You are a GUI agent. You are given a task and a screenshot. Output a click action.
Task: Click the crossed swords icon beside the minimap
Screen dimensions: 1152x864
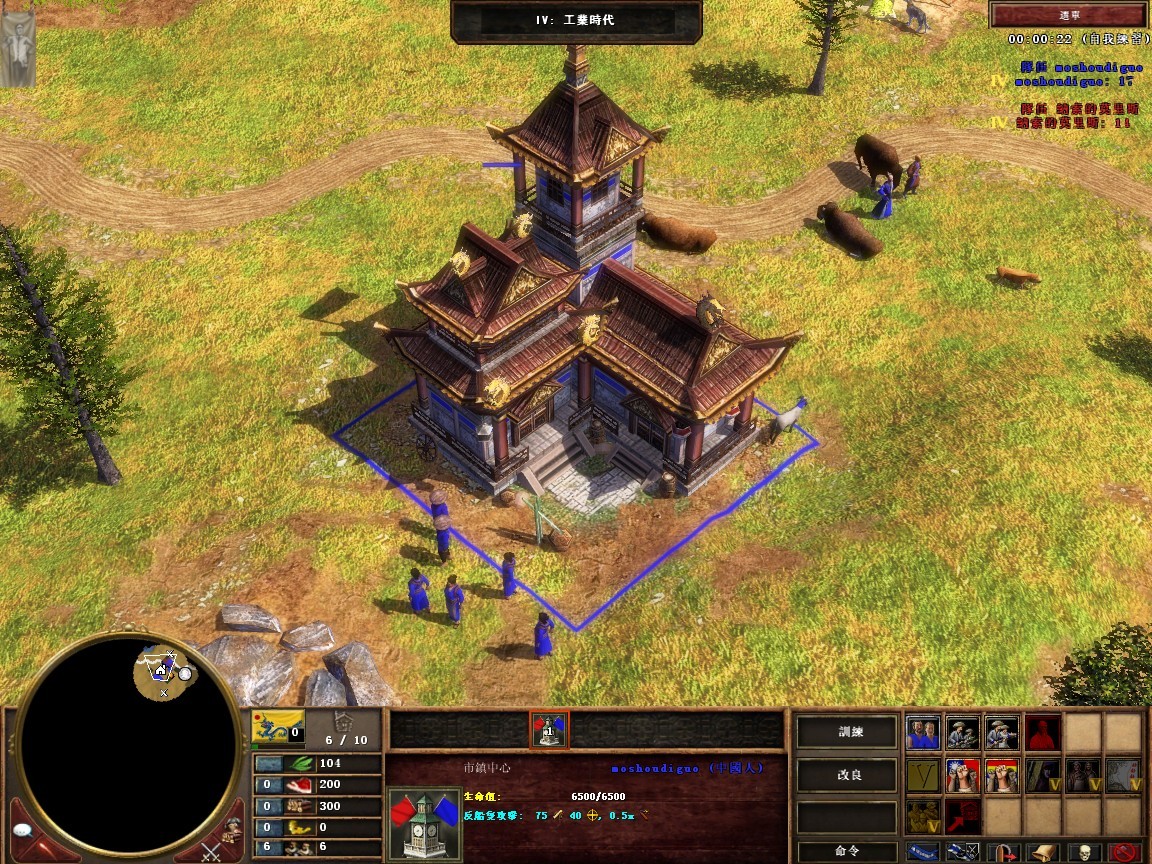(x=213, y=851)
